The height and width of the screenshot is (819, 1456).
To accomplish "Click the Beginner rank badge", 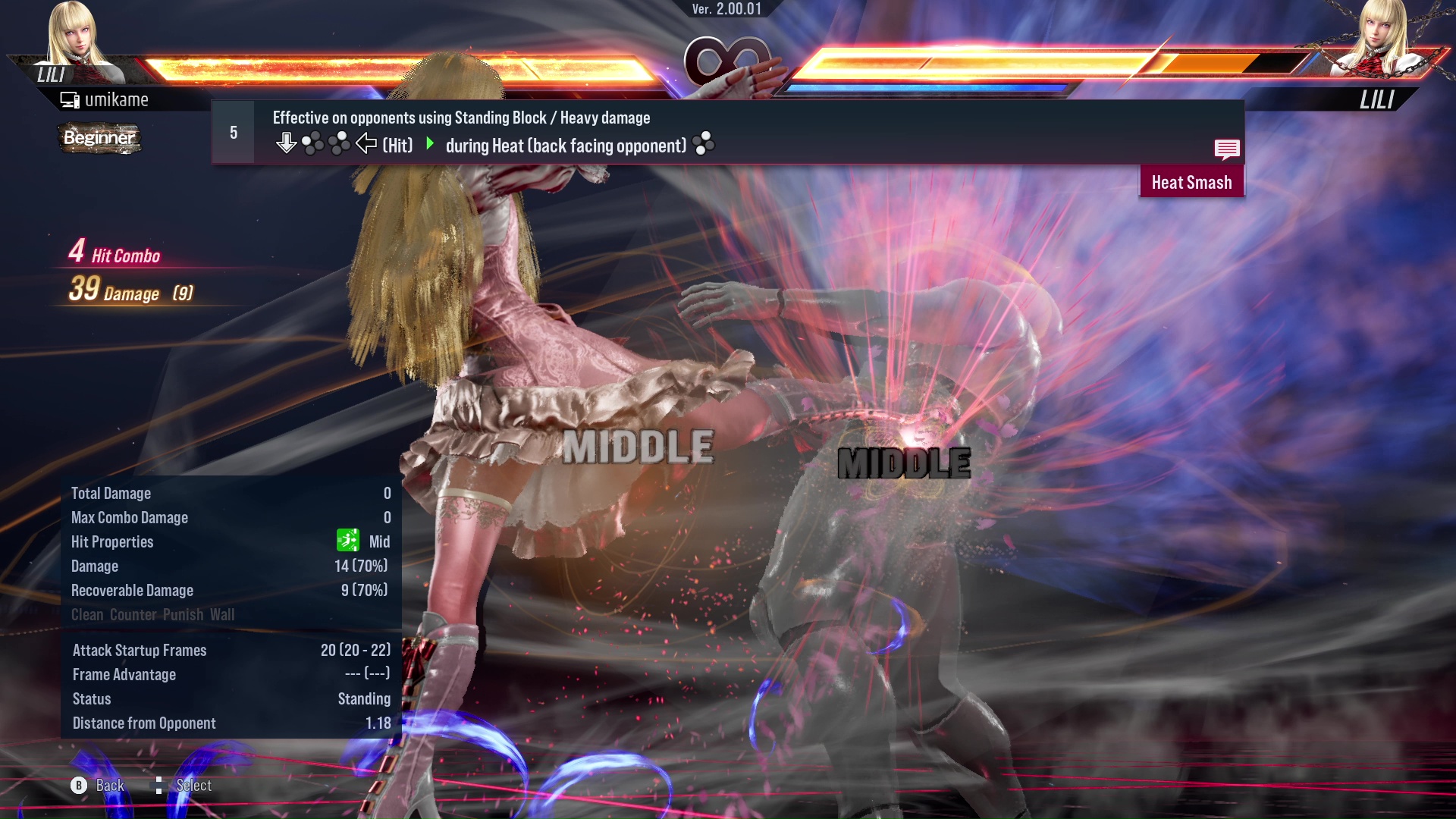I will point(99,138).
